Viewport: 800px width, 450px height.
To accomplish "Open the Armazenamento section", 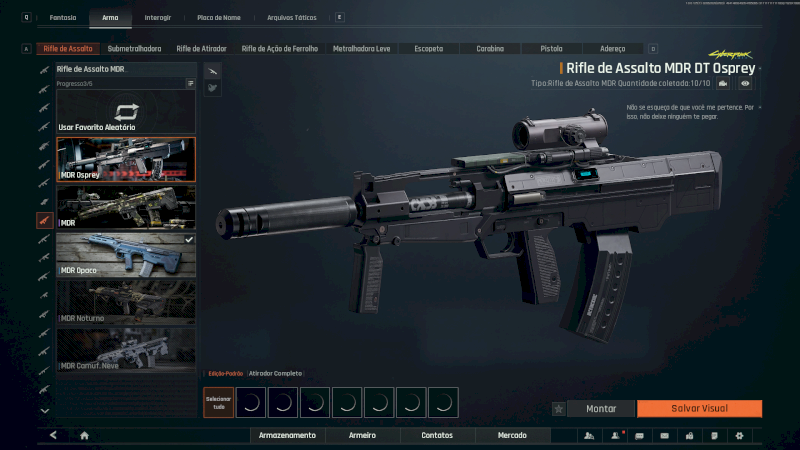I will [x=287, y=435].
